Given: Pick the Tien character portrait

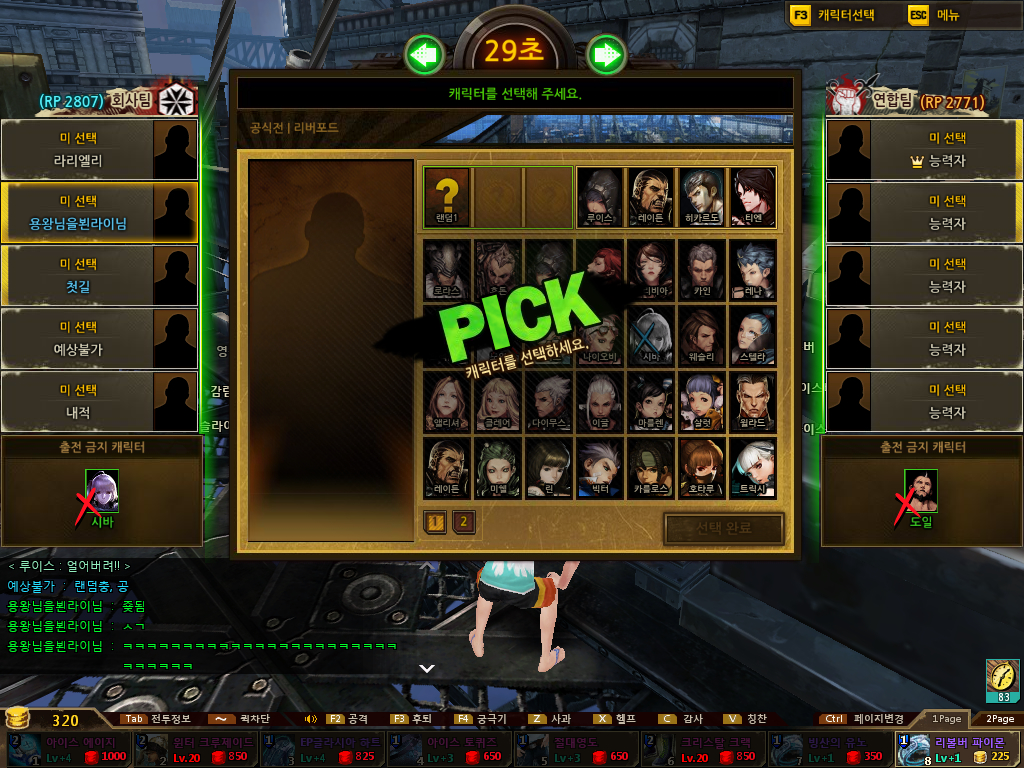Looking at the screenshot, I should coord(753,196).
